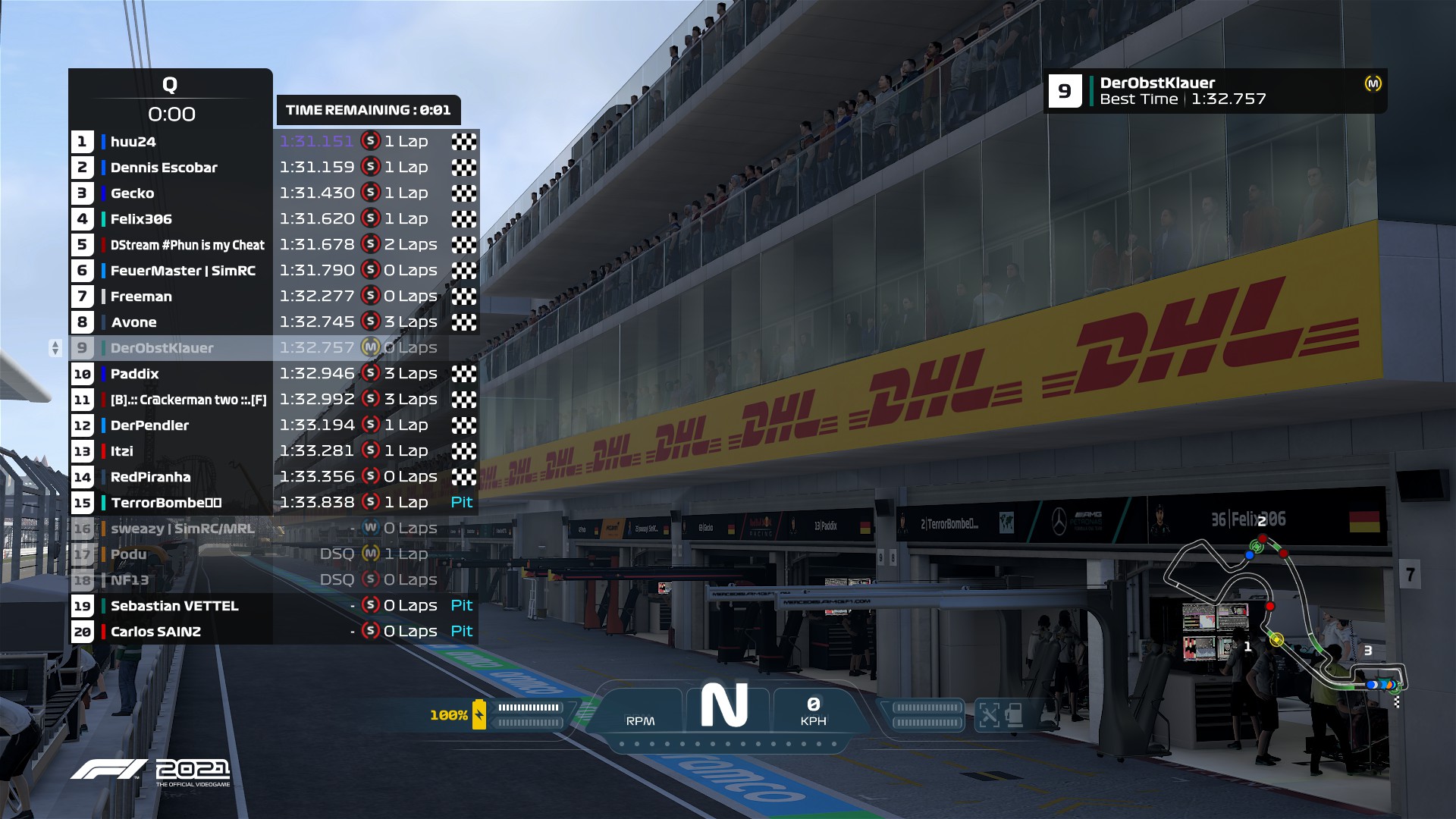Choose the TerrorBombe driver entry
This screenshot has width=1456, height=819.
[x=166, y=503]
